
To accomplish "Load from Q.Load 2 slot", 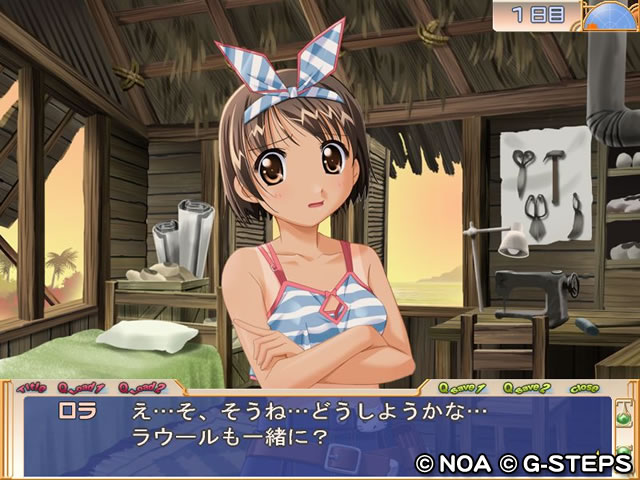I will pyautogui.click(x=141, y=386).
